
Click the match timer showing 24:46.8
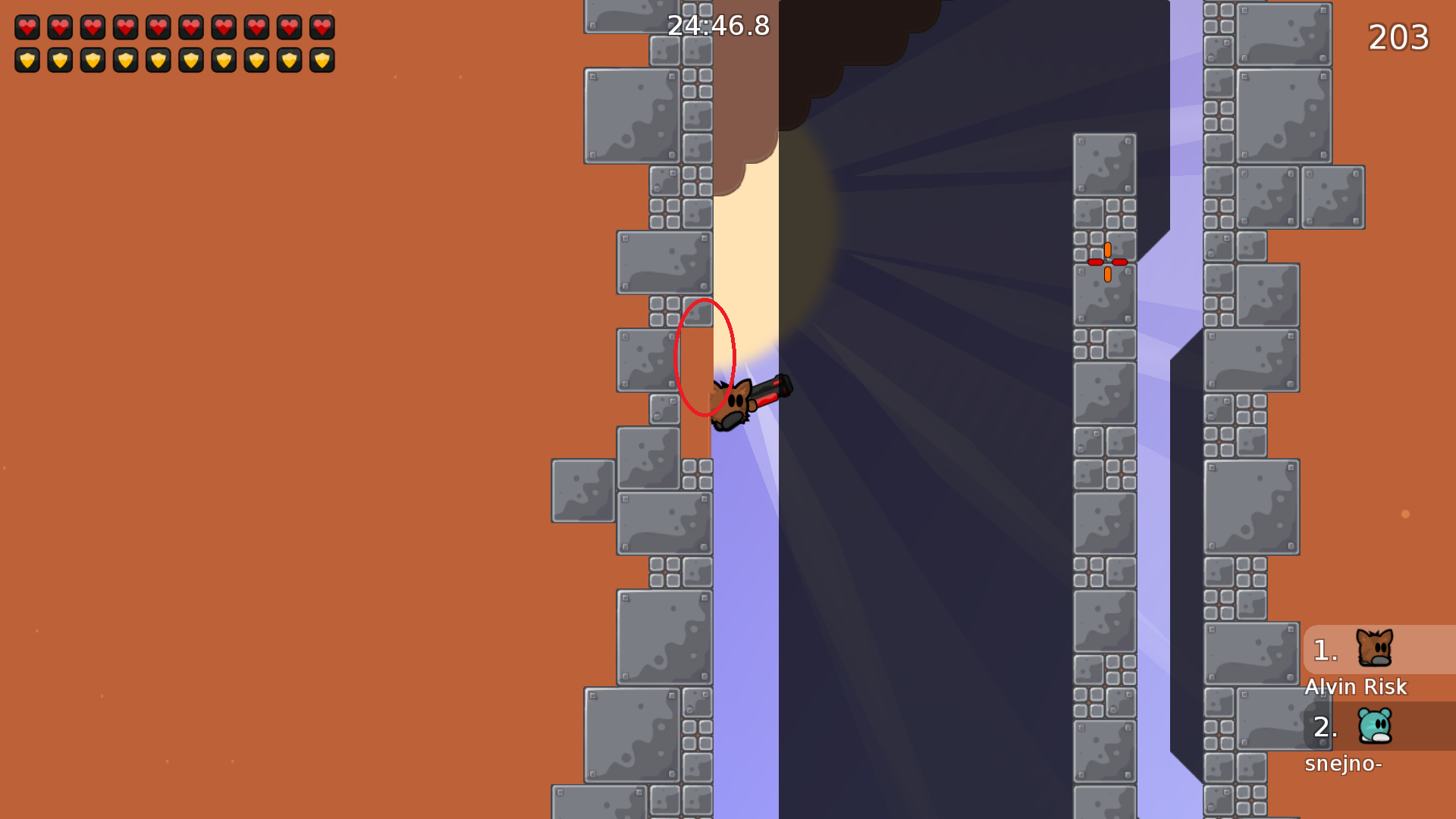coord(717,25)
